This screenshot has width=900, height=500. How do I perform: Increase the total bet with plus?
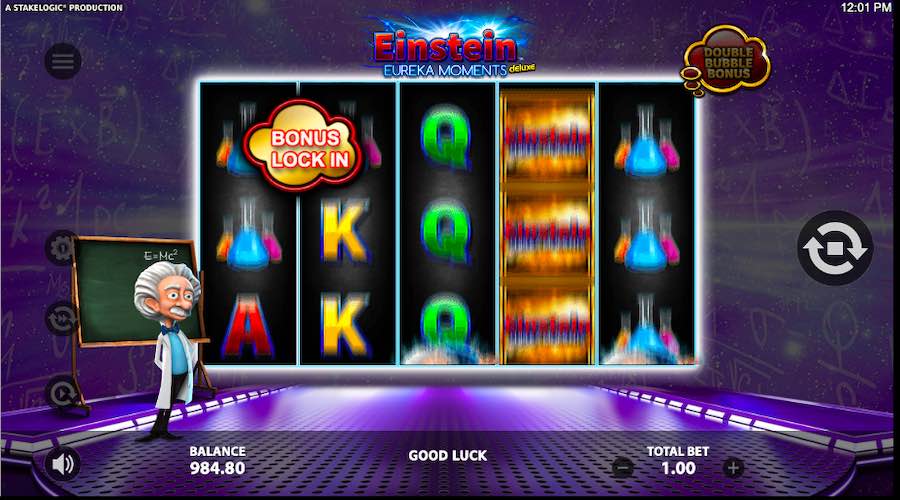(733, 467)
